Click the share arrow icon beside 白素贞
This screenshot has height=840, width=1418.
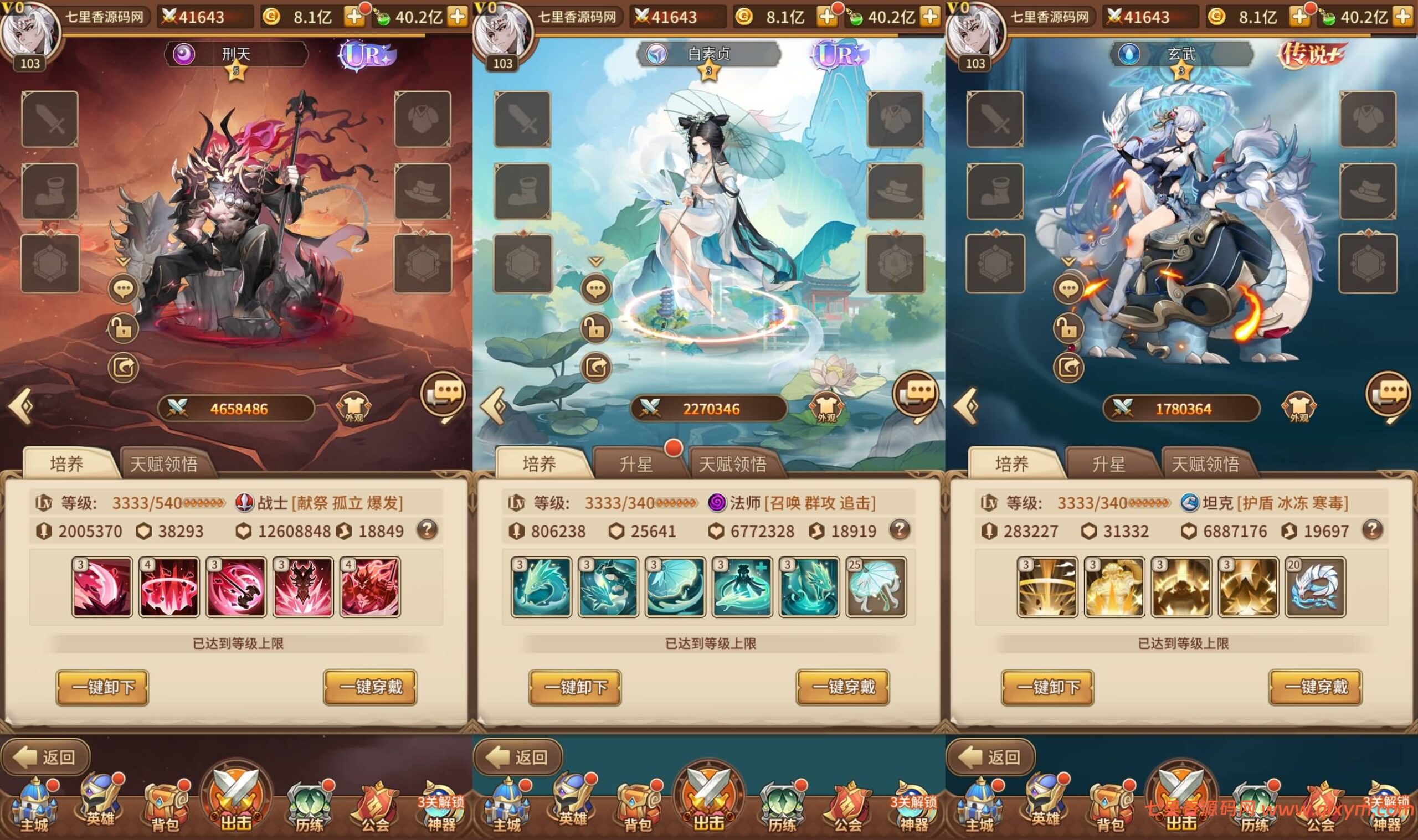[x=596, y=368]
